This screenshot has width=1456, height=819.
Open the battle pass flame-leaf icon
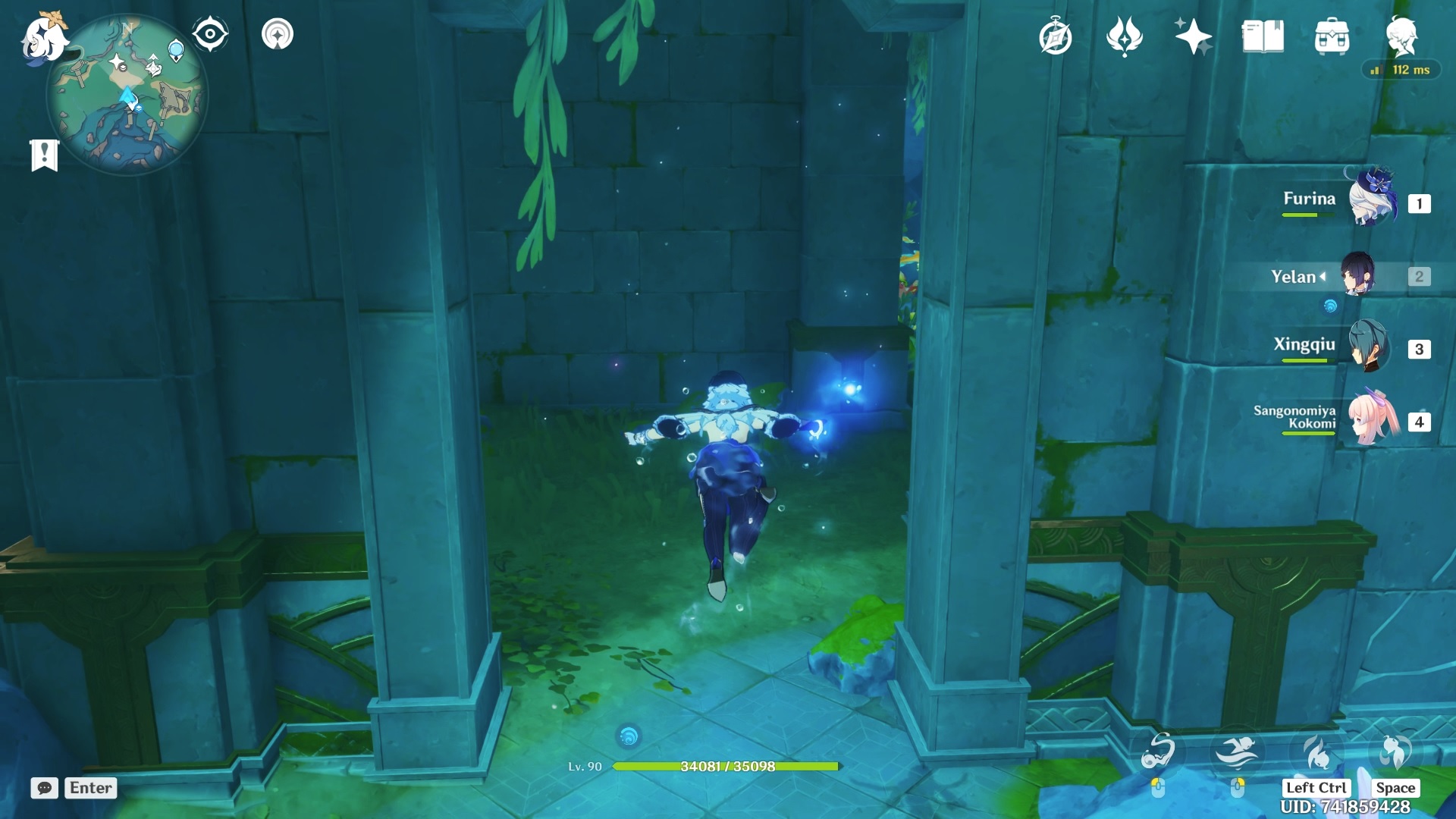point(1124,36)
